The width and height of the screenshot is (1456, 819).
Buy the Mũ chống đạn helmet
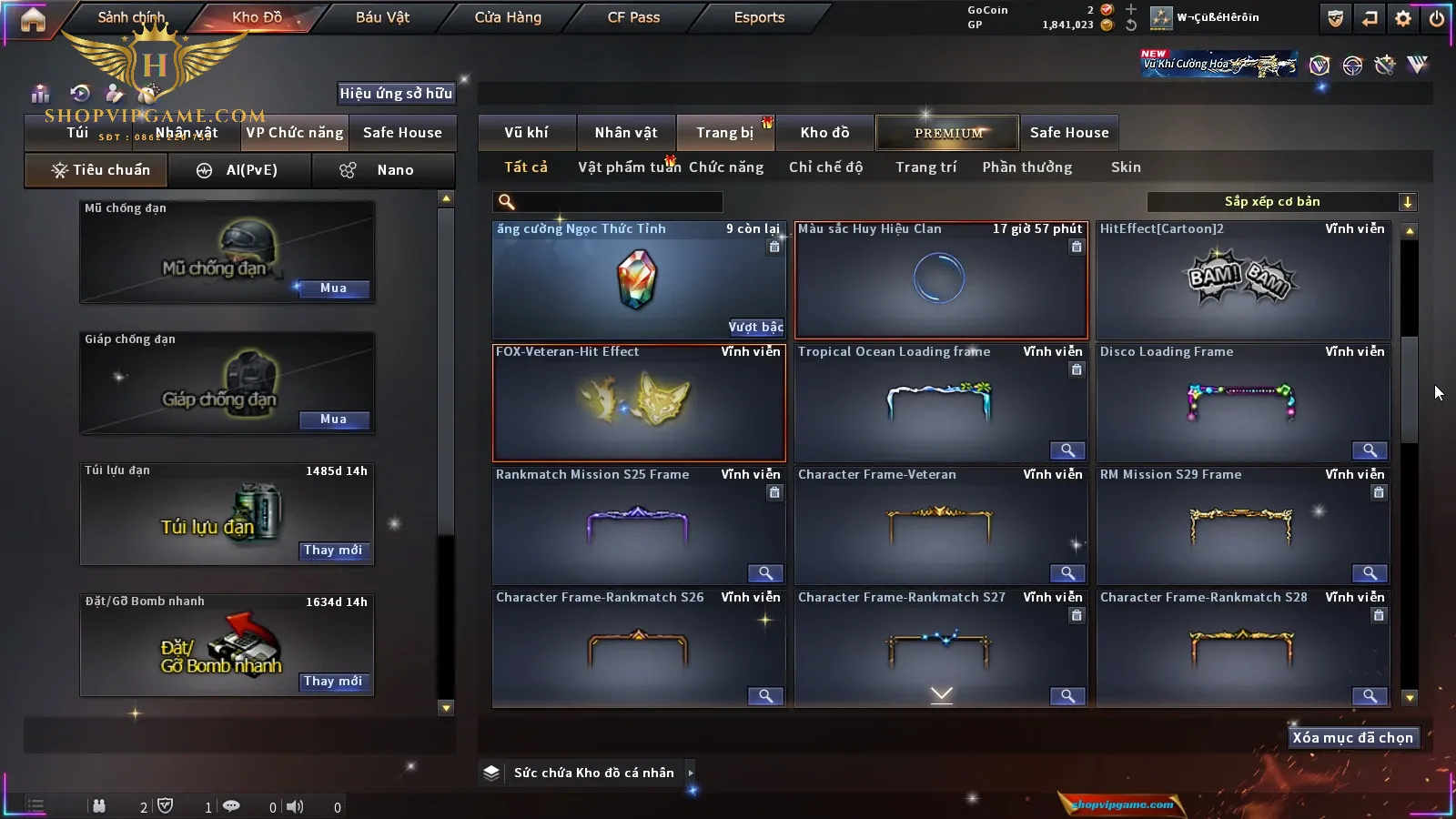(x=333, y=288)
